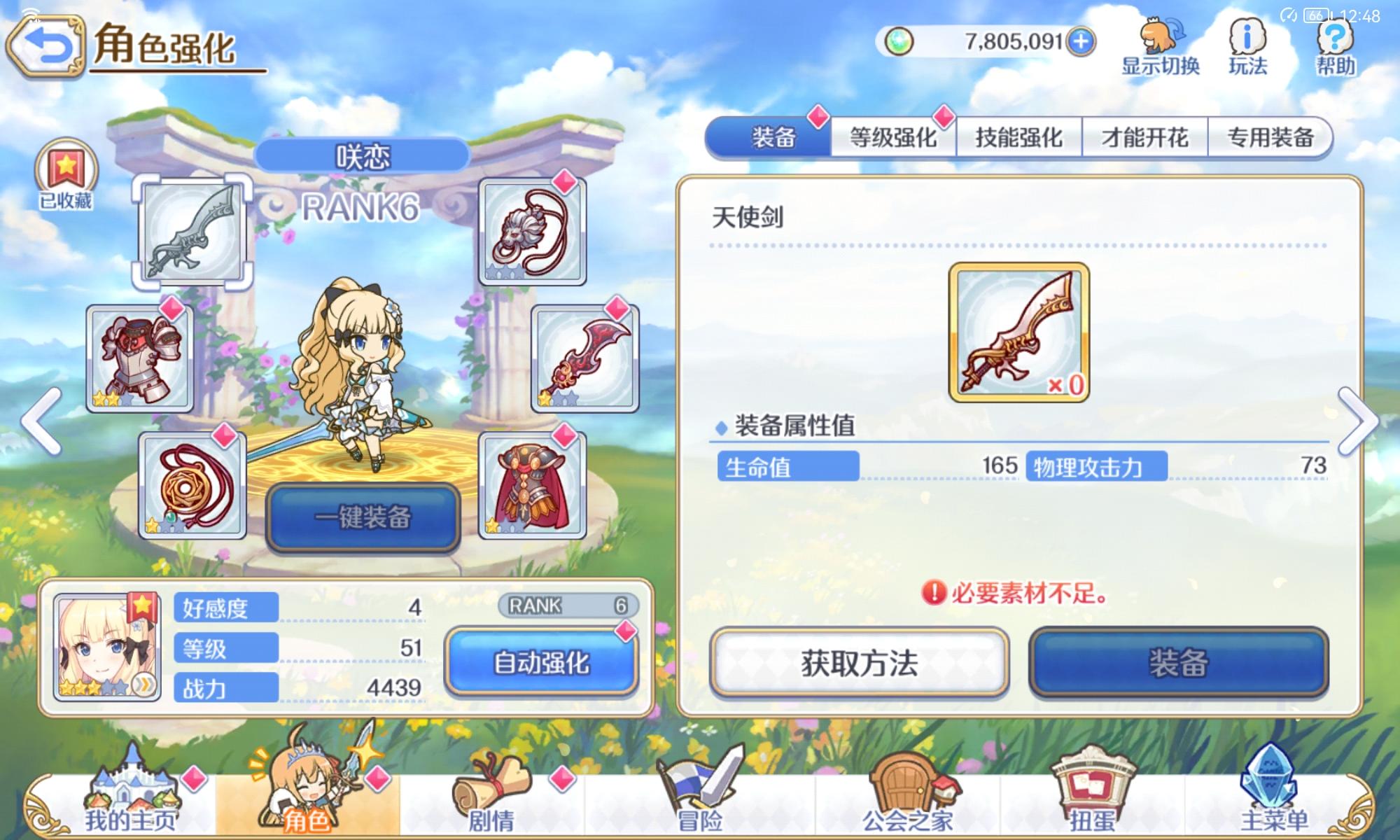Open the 帮助 help icon
The width and height of the screenshot is (1400, 840).
click(x=1335, y=42)
